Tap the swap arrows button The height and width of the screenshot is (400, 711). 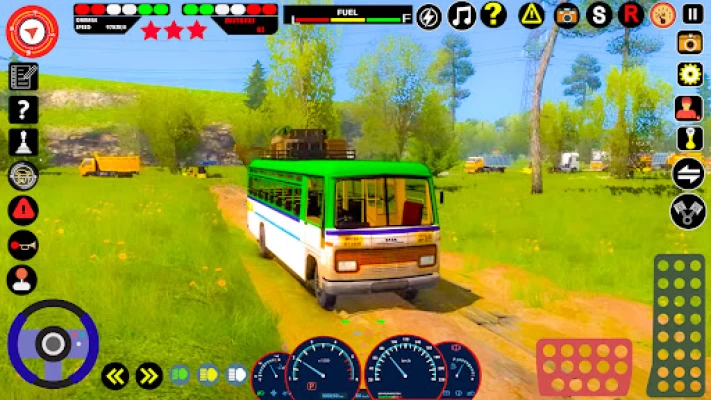click(688, 173)
